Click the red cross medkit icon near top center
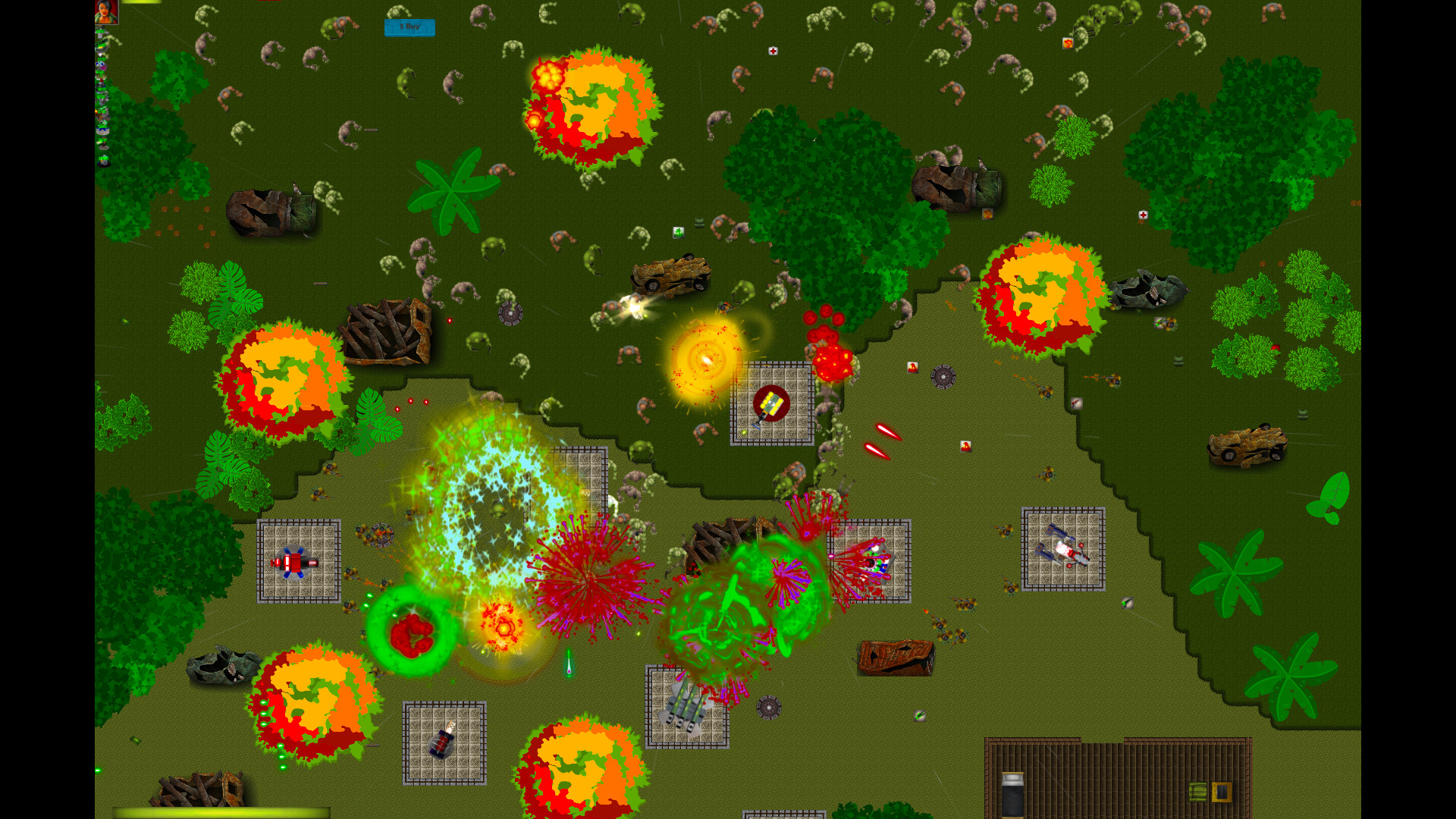The width and height of the screenshot is (1456, 819). [x=773, y=51]
